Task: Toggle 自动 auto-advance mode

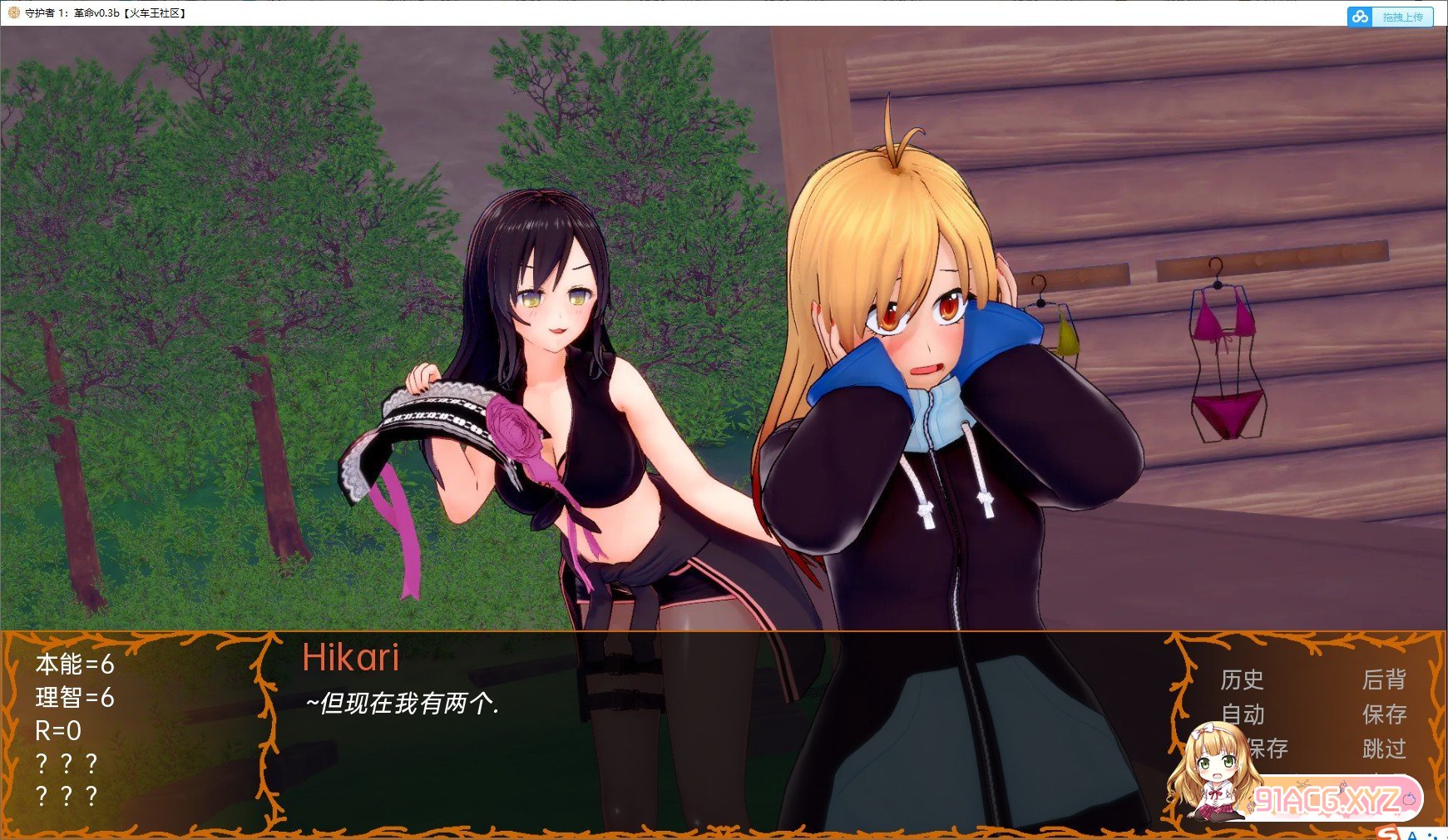Action: click(x=1243, y=714)
